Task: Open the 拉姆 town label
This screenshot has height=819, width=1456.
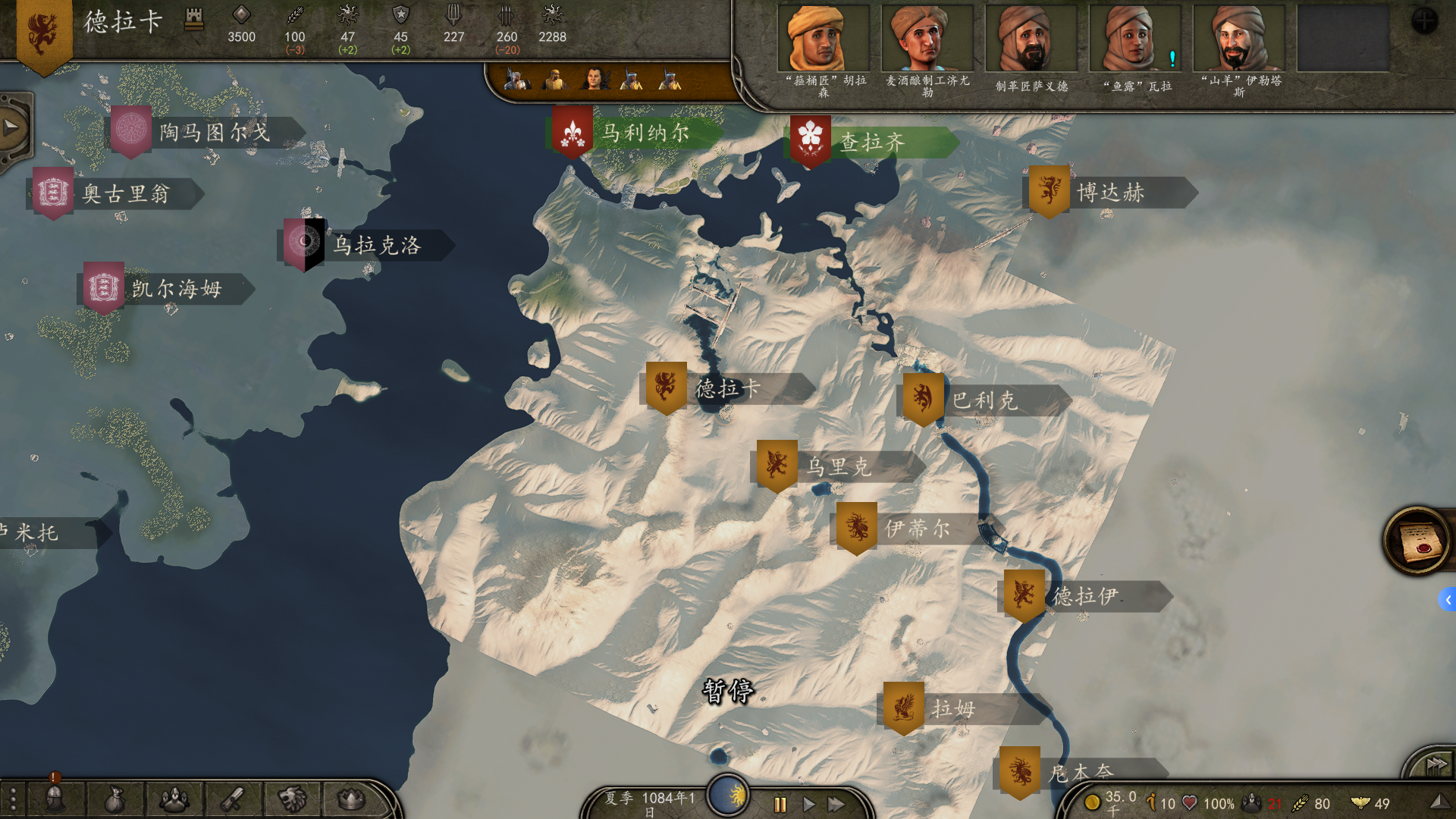Action: [952, 709]
